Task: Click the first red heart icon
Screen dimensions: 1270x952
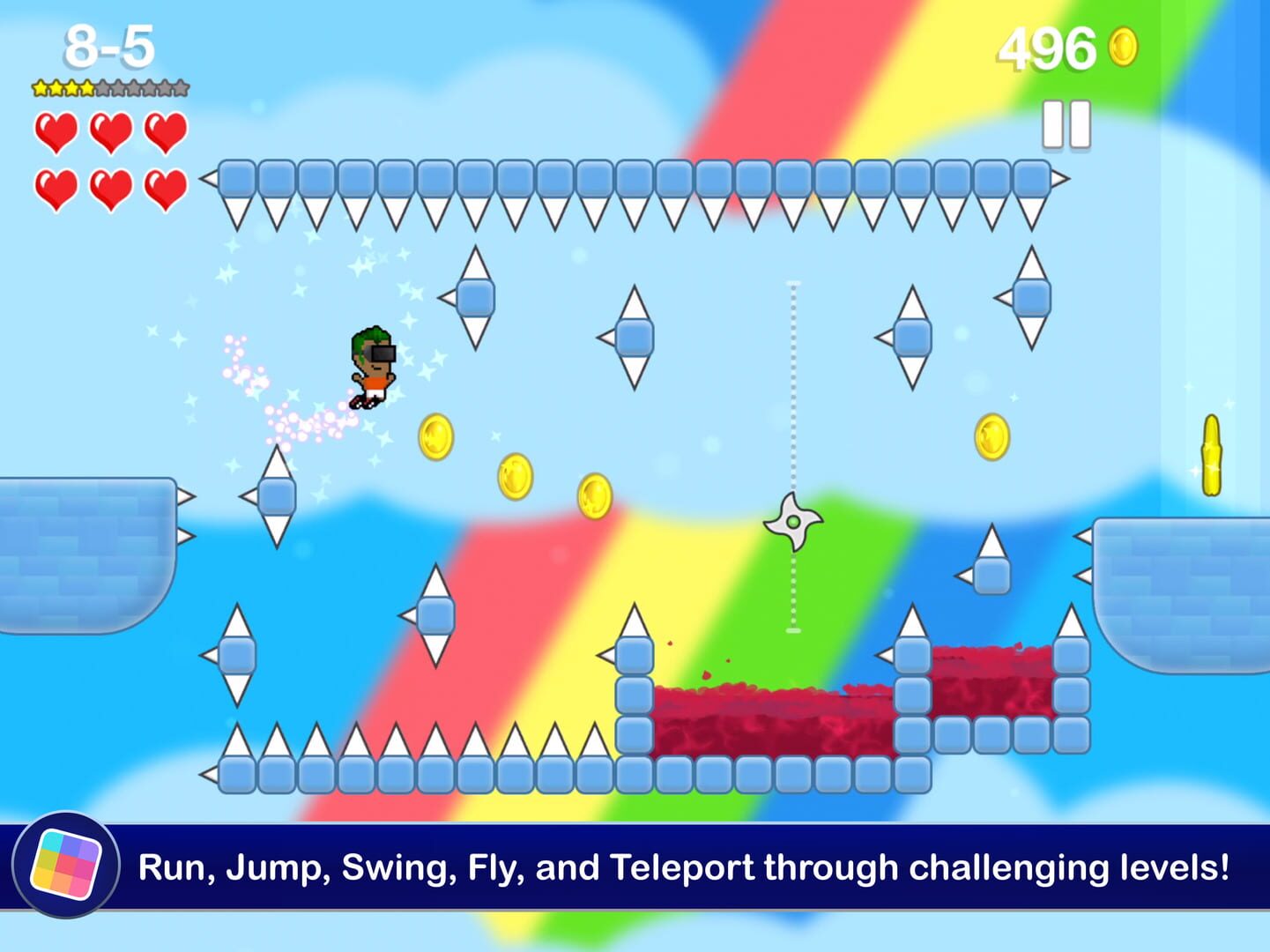Action: pos(56,132)
